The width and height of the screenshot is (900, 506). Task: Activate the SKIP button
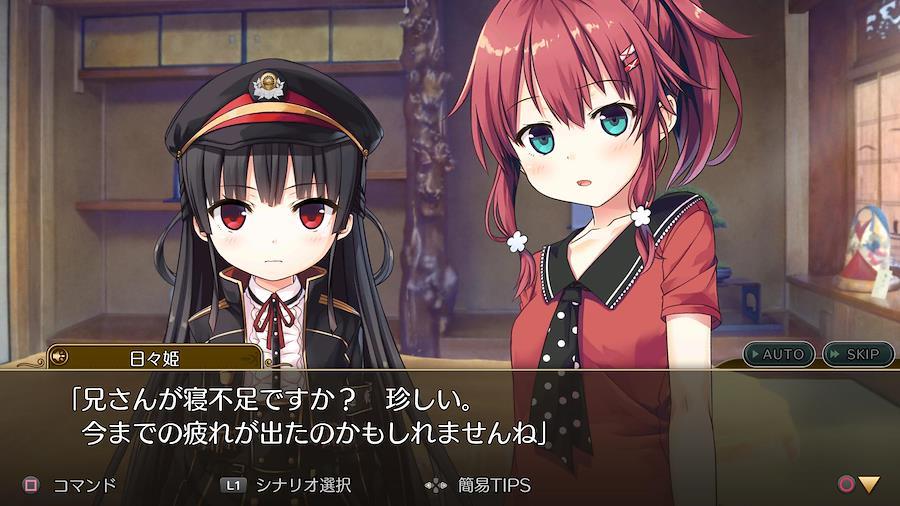[x=858, y=354]
